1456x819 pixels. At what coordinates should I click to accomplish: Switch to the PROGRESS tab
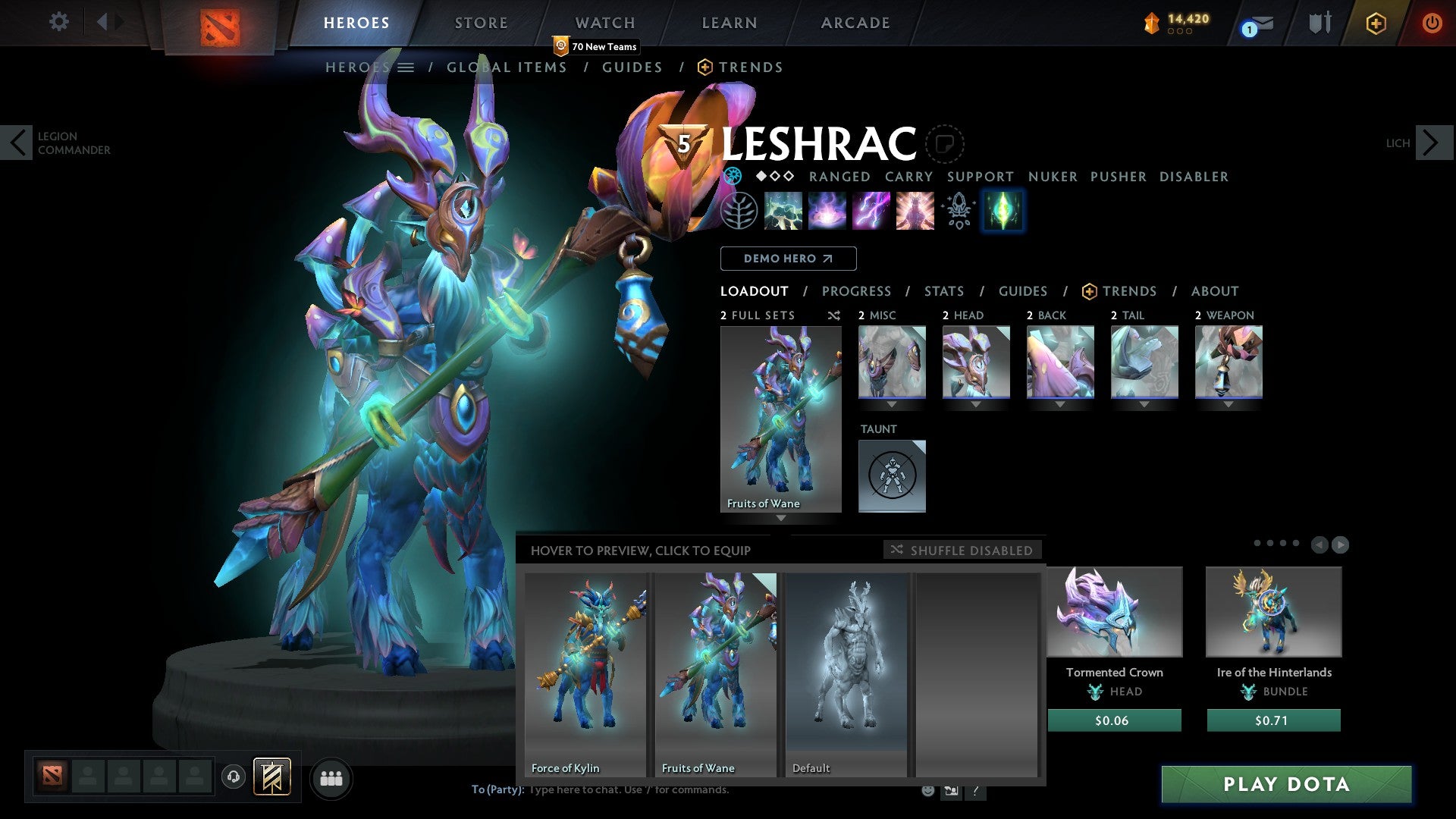pos(857,290)
